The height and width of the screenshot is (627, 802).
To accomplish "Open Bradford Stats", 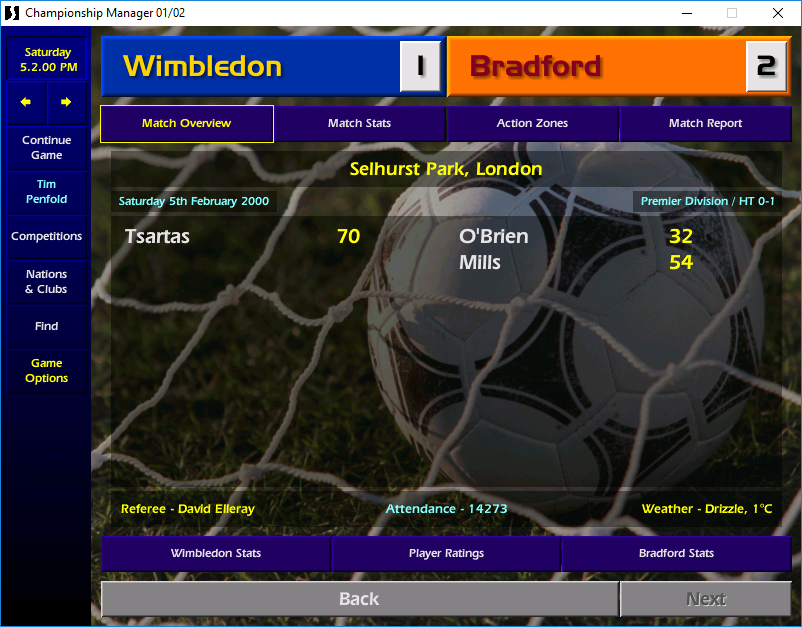I will (676, 553).
